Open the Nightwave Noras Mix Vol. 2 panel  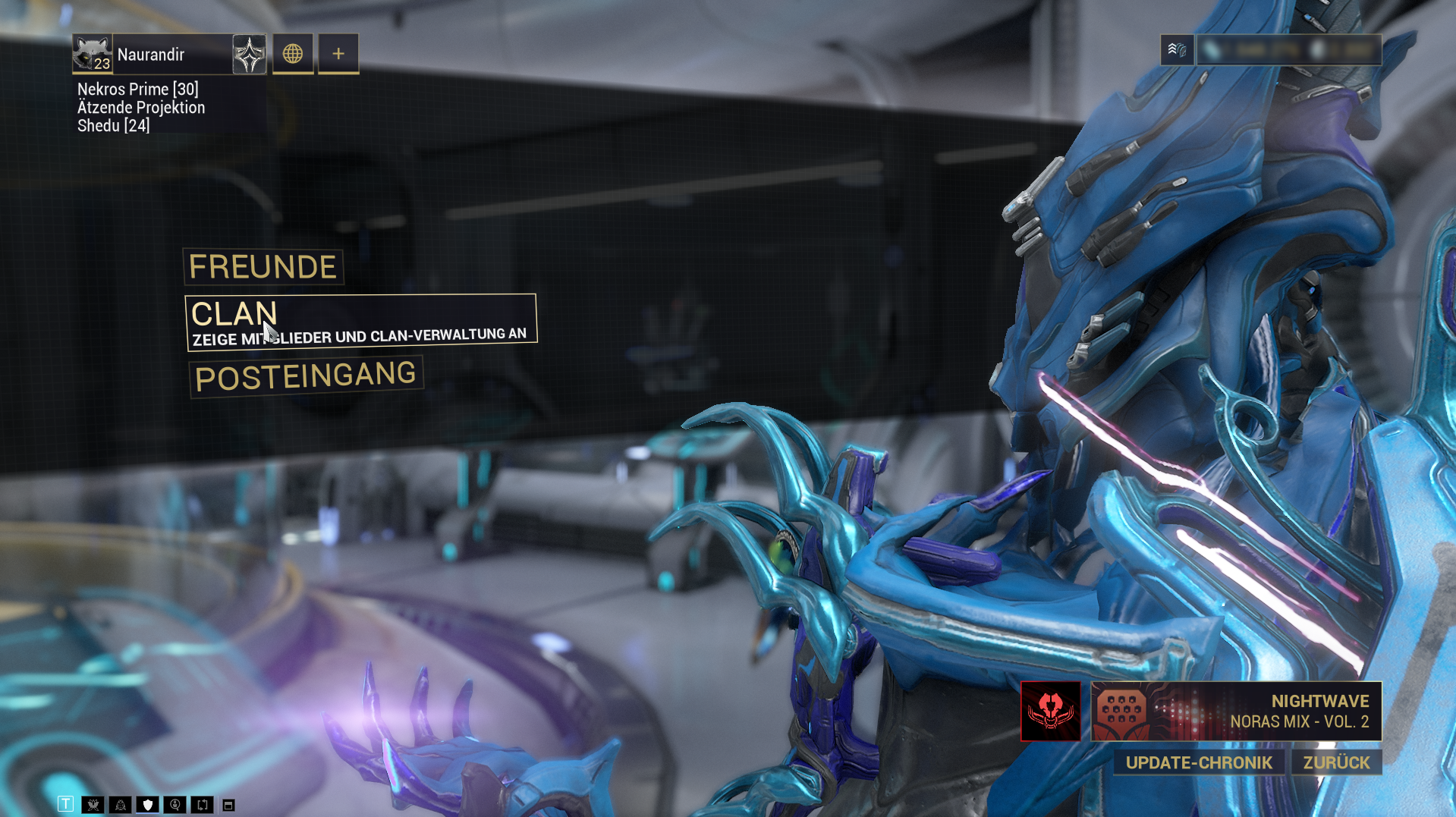point(1236,711)
